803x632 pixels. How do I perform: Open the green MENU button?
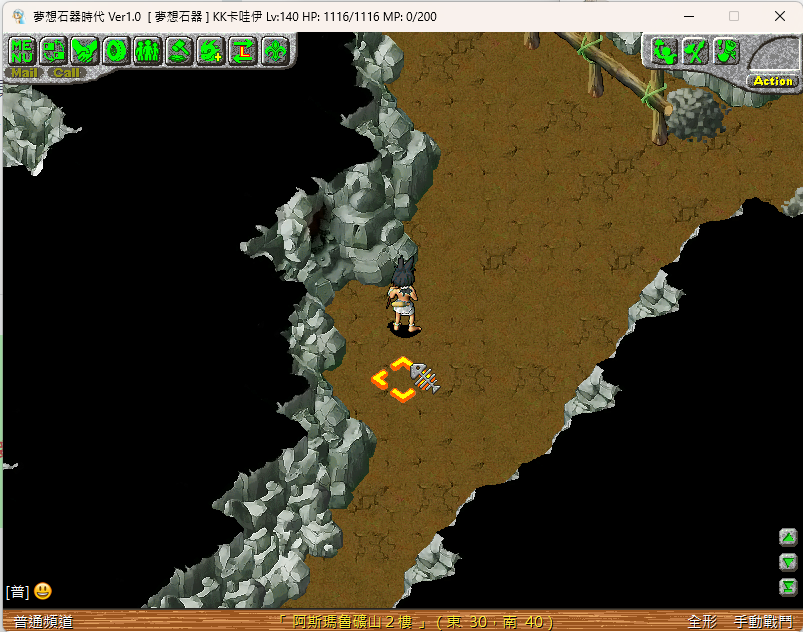point(22,50)
